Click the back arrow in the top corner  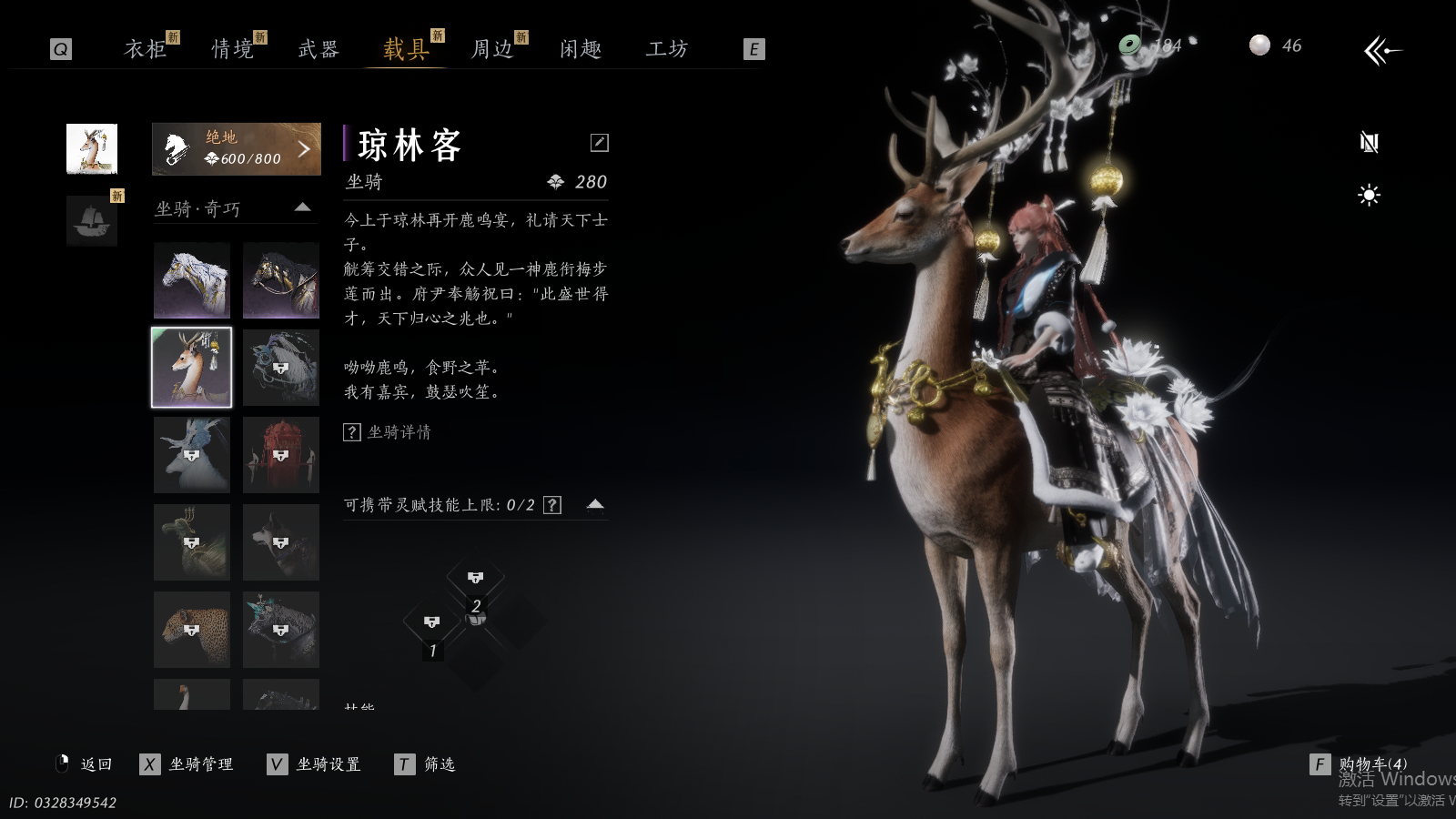pyautogui.click(x=1382, y=51)
